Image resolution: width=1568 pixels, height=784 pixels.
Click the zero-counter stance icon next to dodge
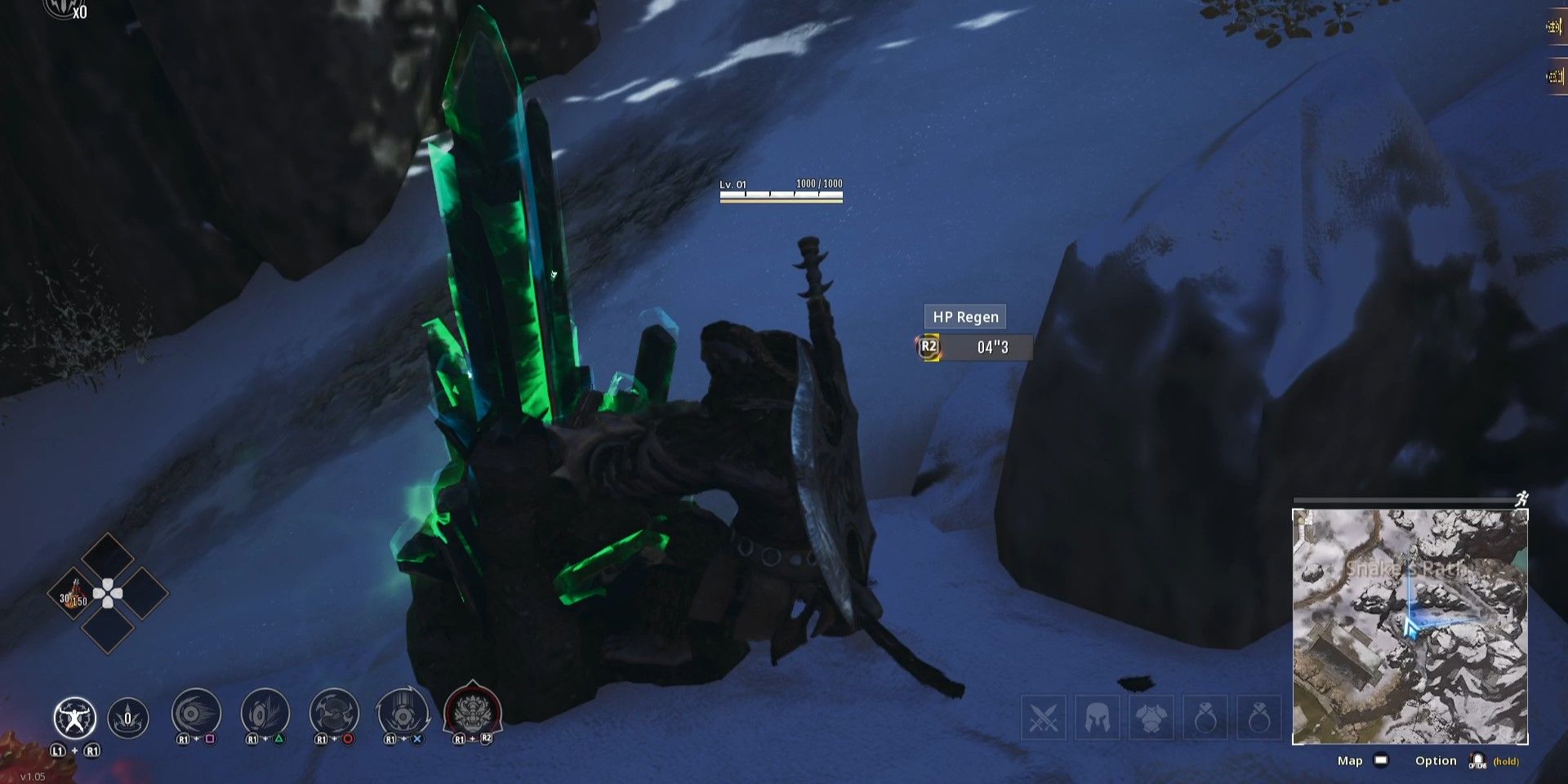tap(127, 717)
